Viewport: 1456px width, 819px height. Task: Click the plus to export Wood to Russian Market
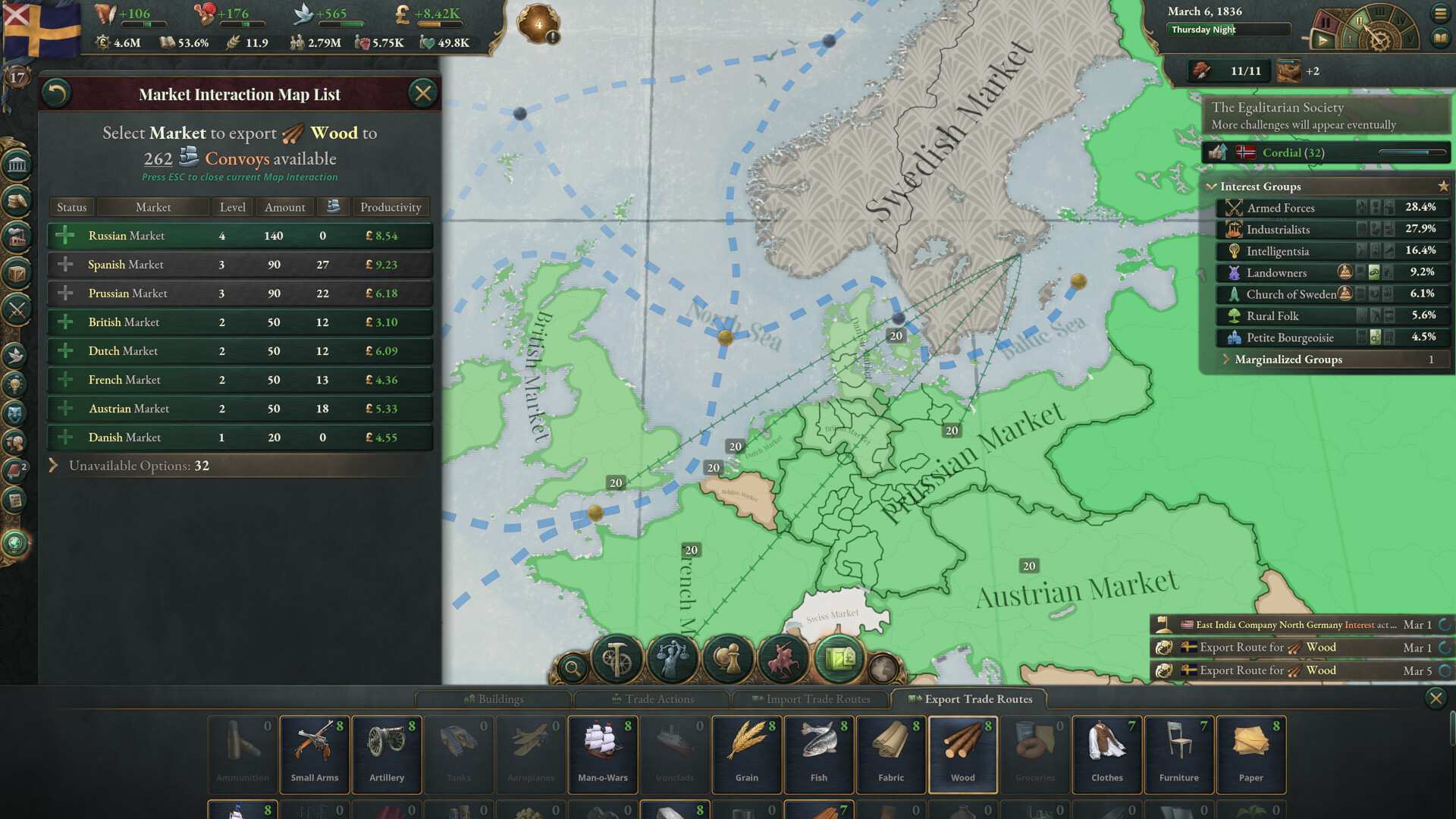(64, 235)
